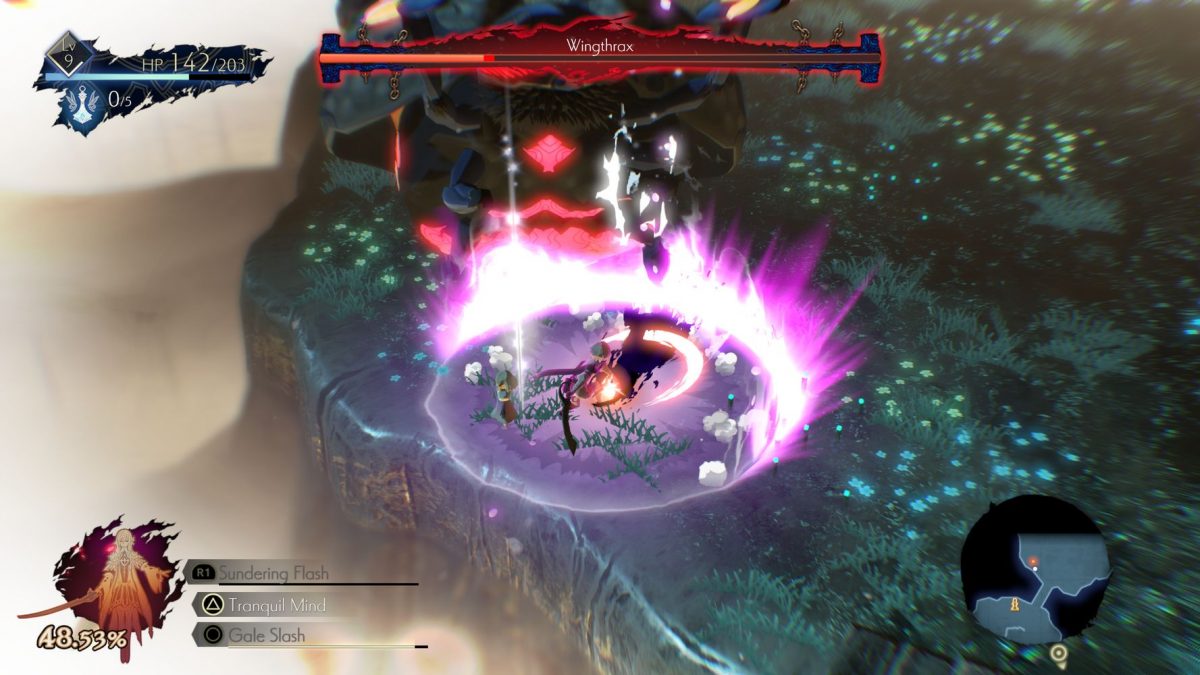
Task: Click the map pin below the minimap
Action: [1058, 656]
